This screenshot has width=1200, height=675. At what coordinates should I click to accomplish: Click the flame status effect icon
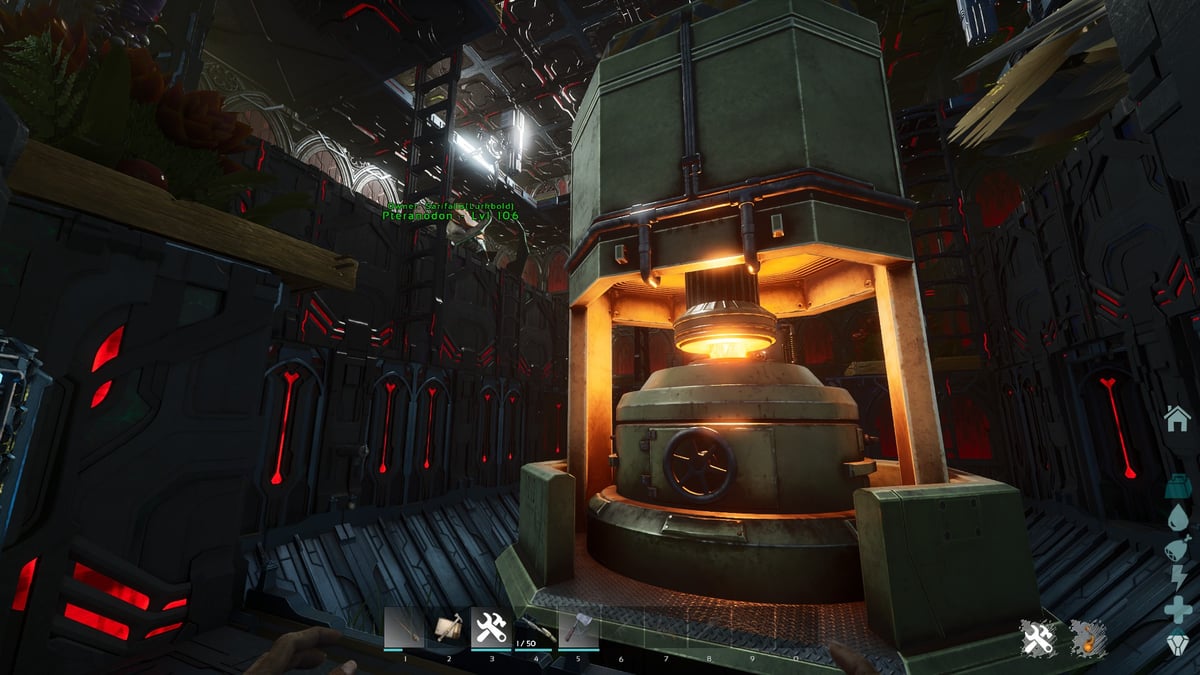[x=1087, y=638]
